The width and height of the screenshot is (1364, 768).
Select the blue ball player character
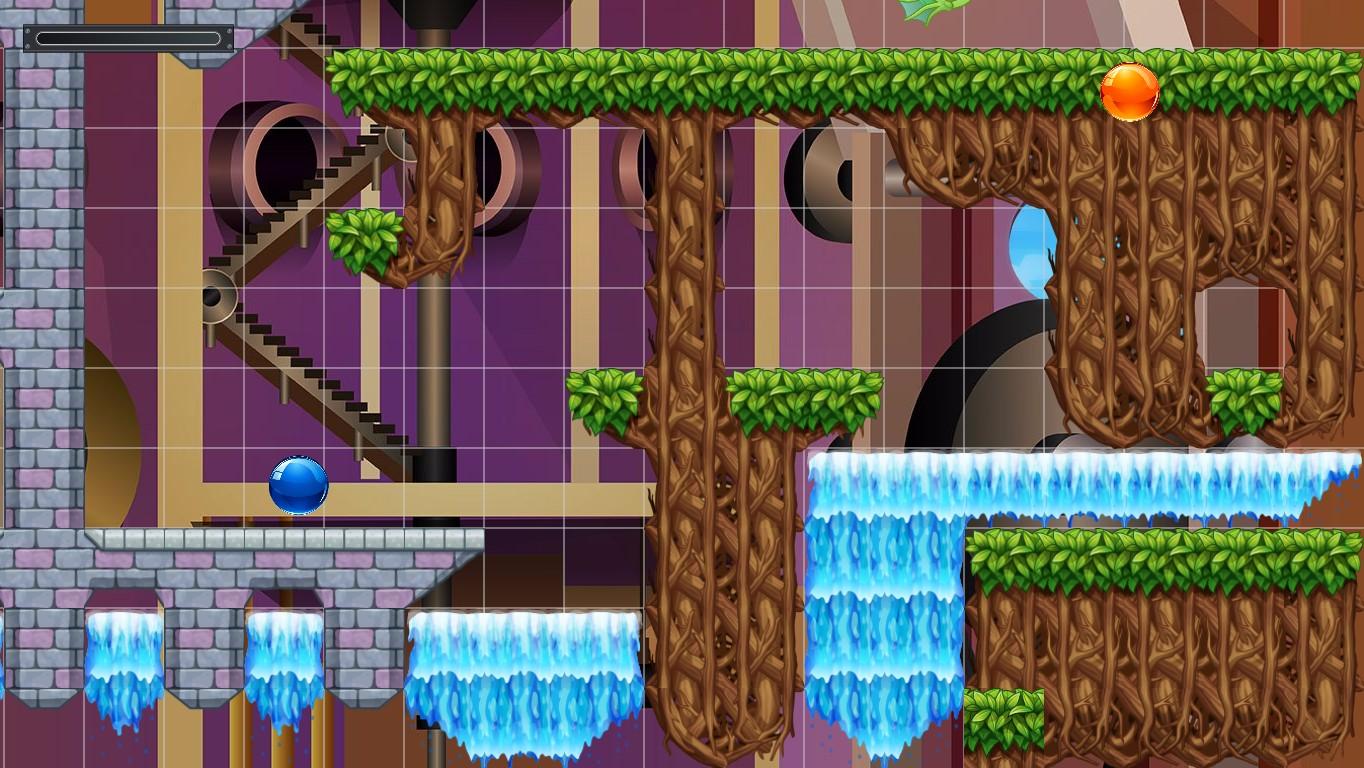(297, 486)
